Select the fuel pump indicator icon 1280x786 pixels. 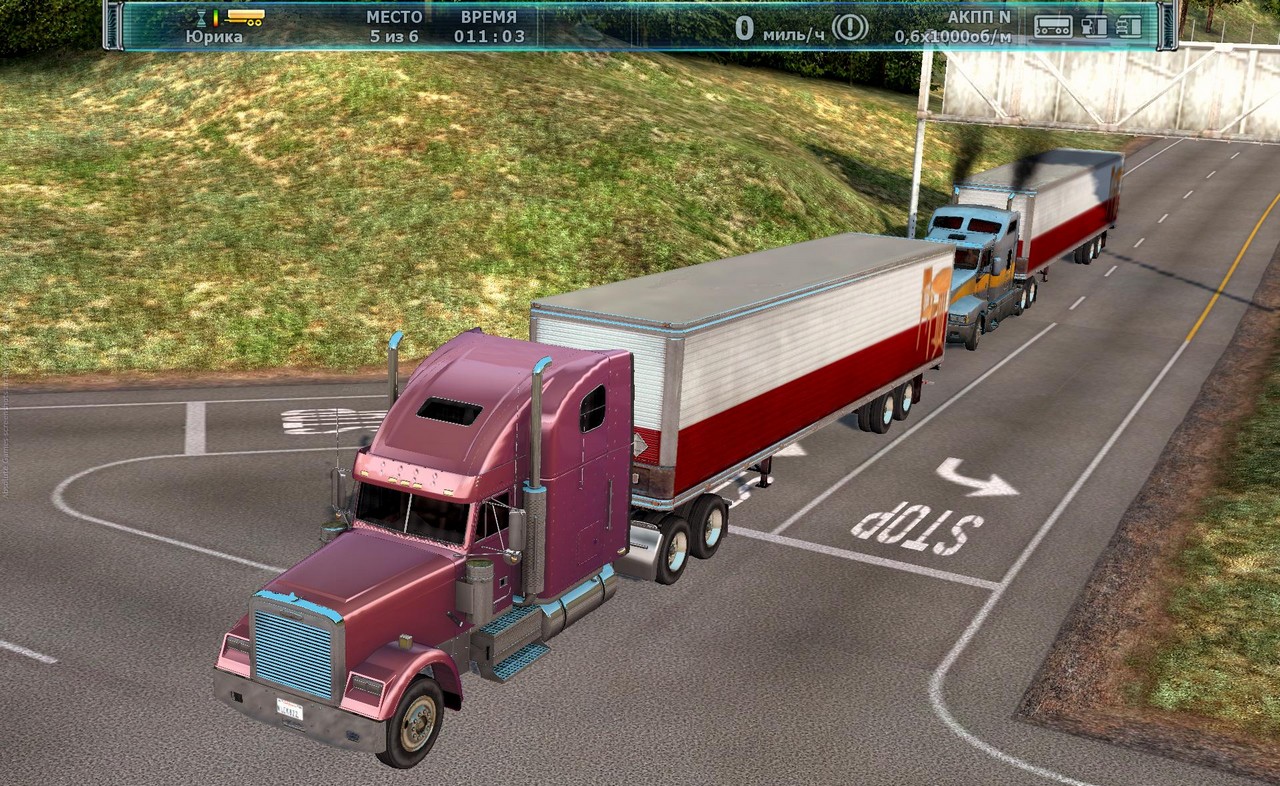tap(1095, 26)
